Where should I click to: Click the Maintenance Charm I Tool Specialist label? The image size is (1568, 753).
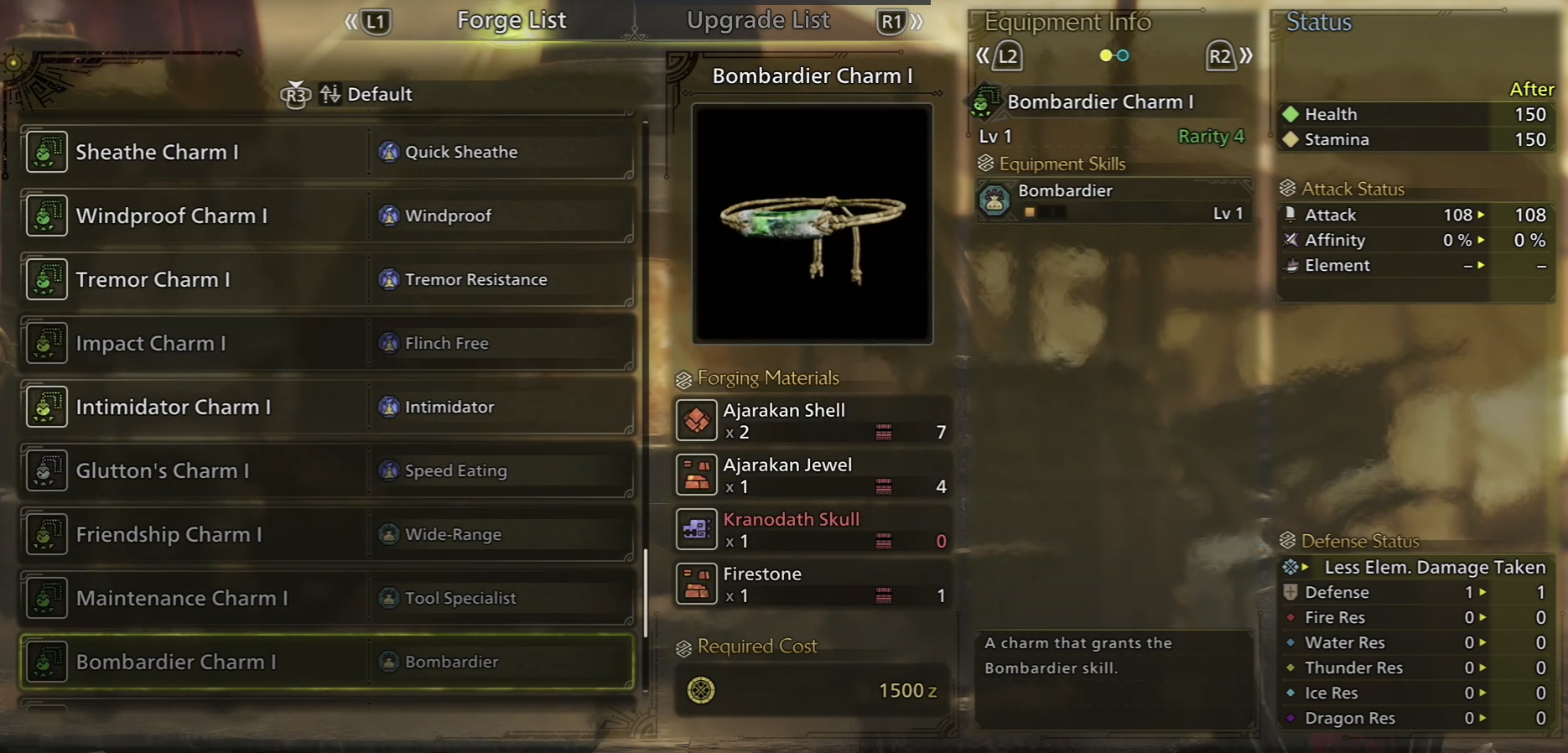tap(459, 598)
